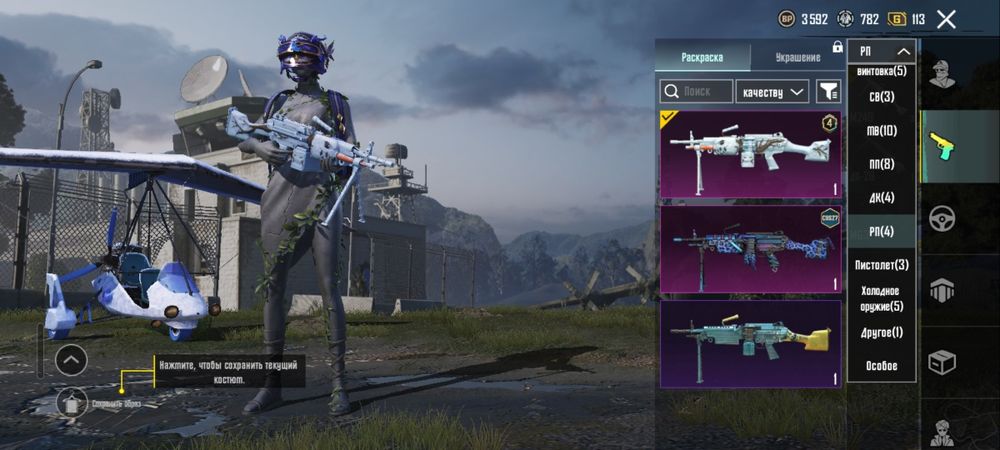This screenshot has height=450, width=1000.
Task: Open the filter funnel button
Action: (x=829, y=92)
